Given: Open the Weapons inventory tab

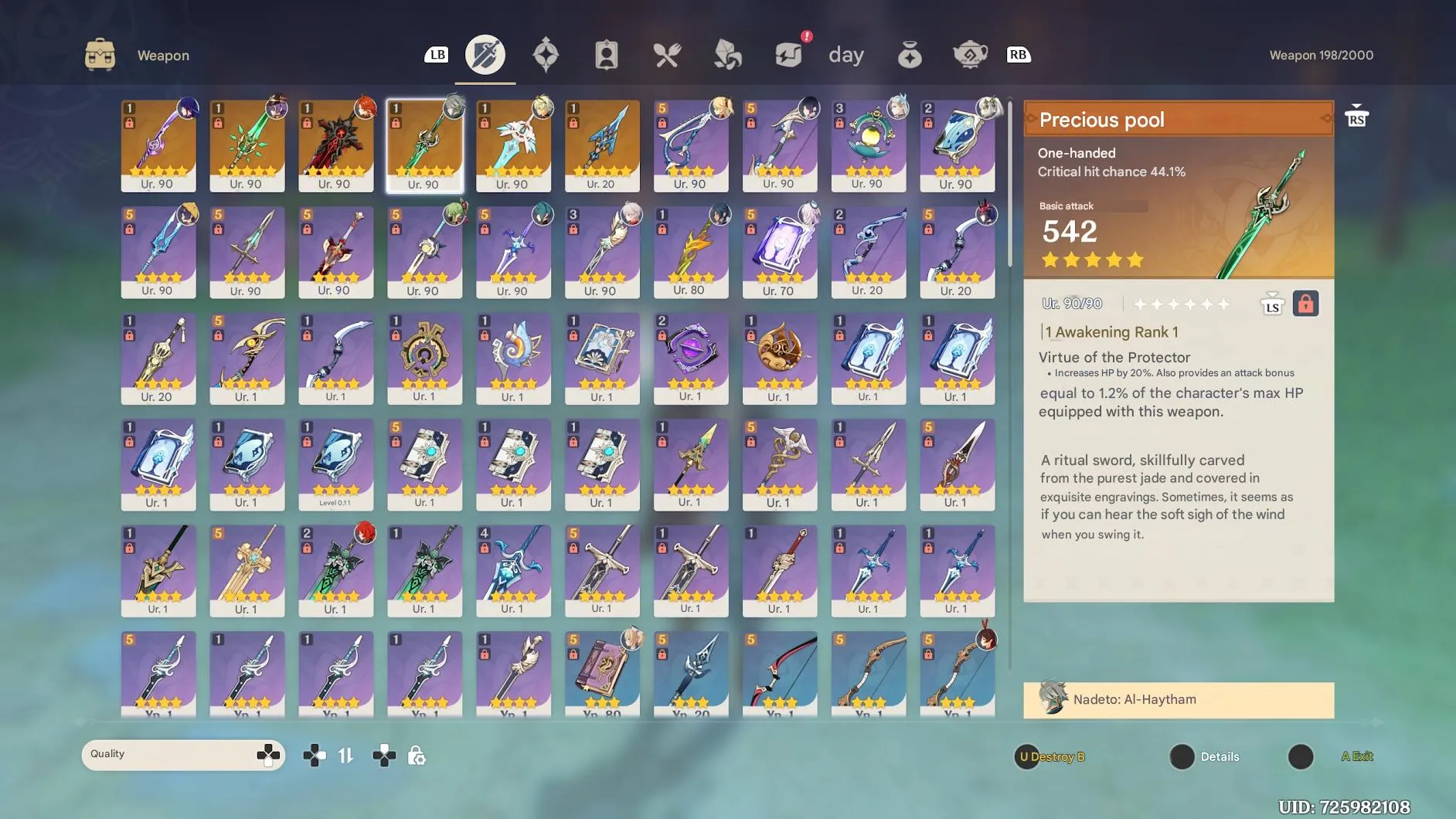Looking at the screenshot, I should point(485,54).
